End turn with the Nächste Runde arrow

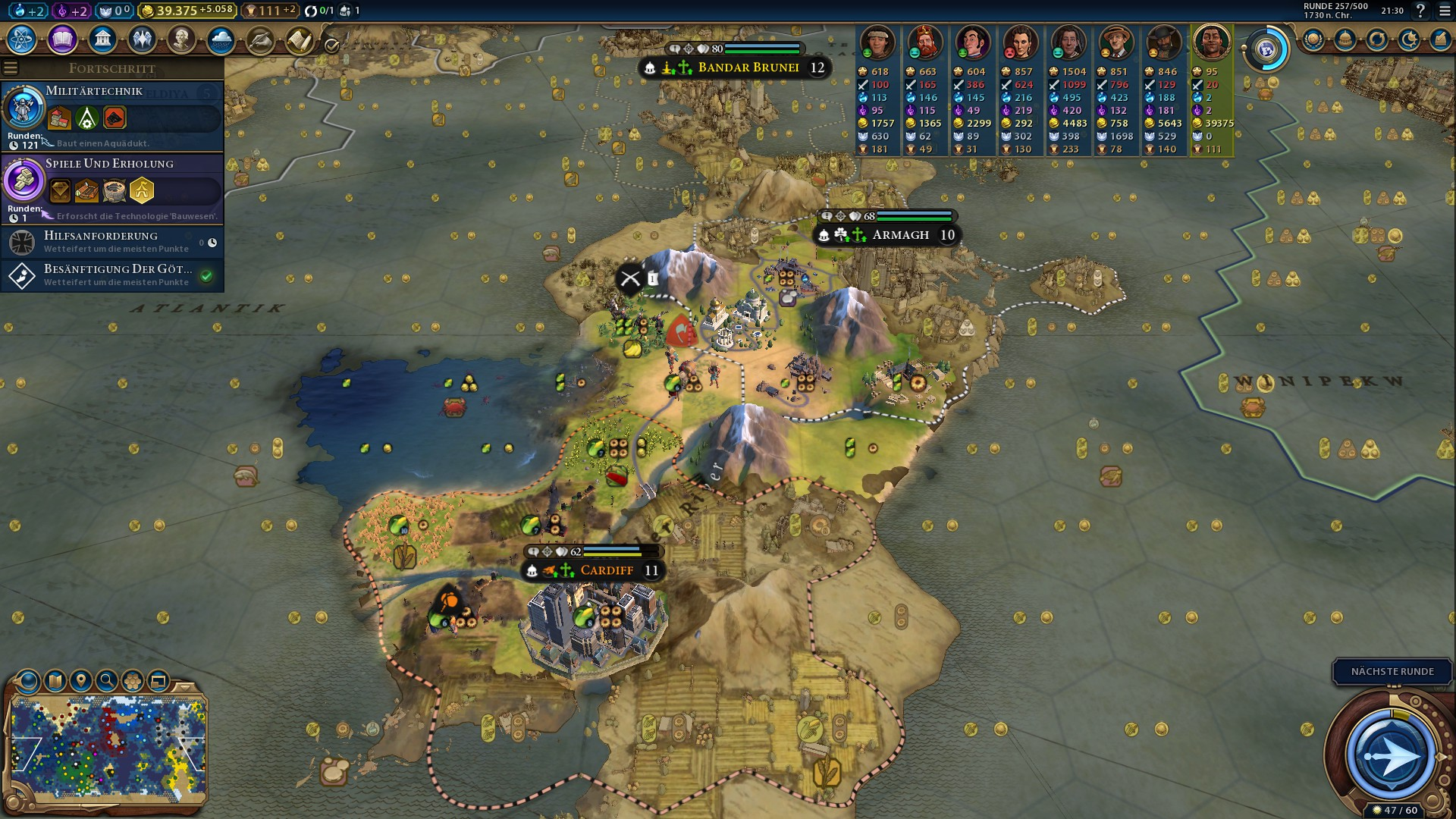tap(1392, 756)
